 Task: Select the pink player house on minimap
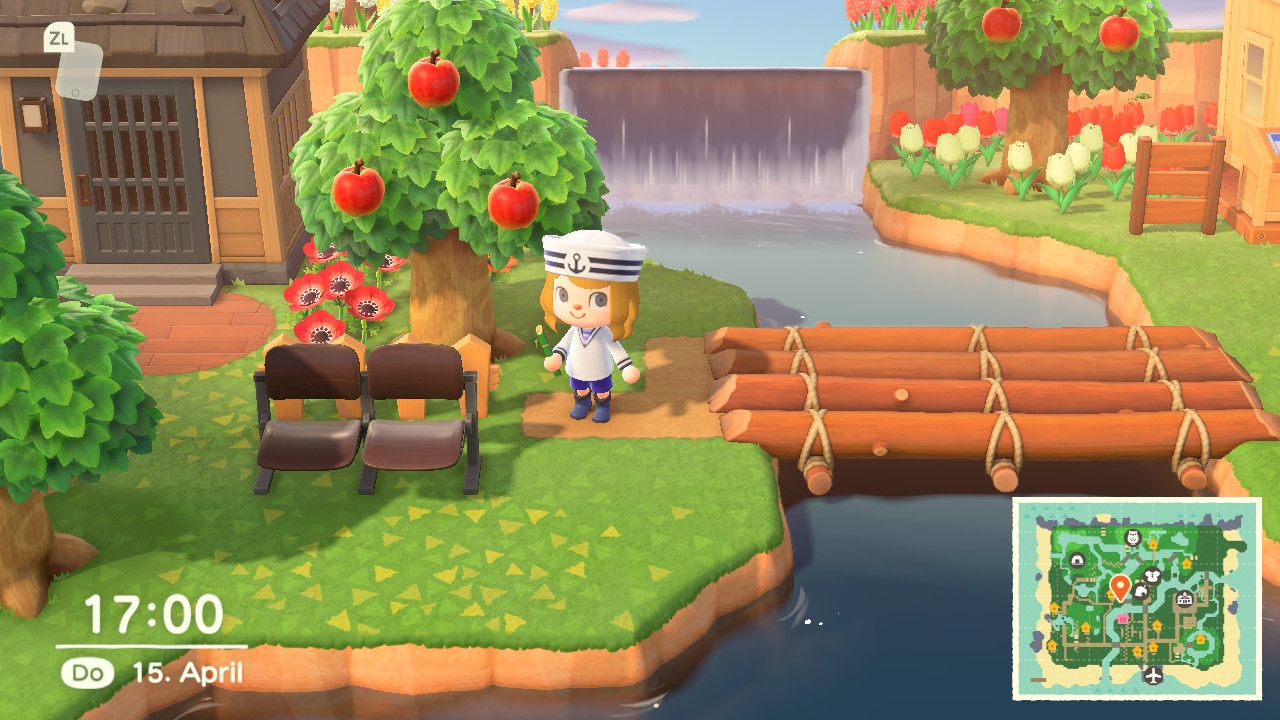tap(1122, 619)
